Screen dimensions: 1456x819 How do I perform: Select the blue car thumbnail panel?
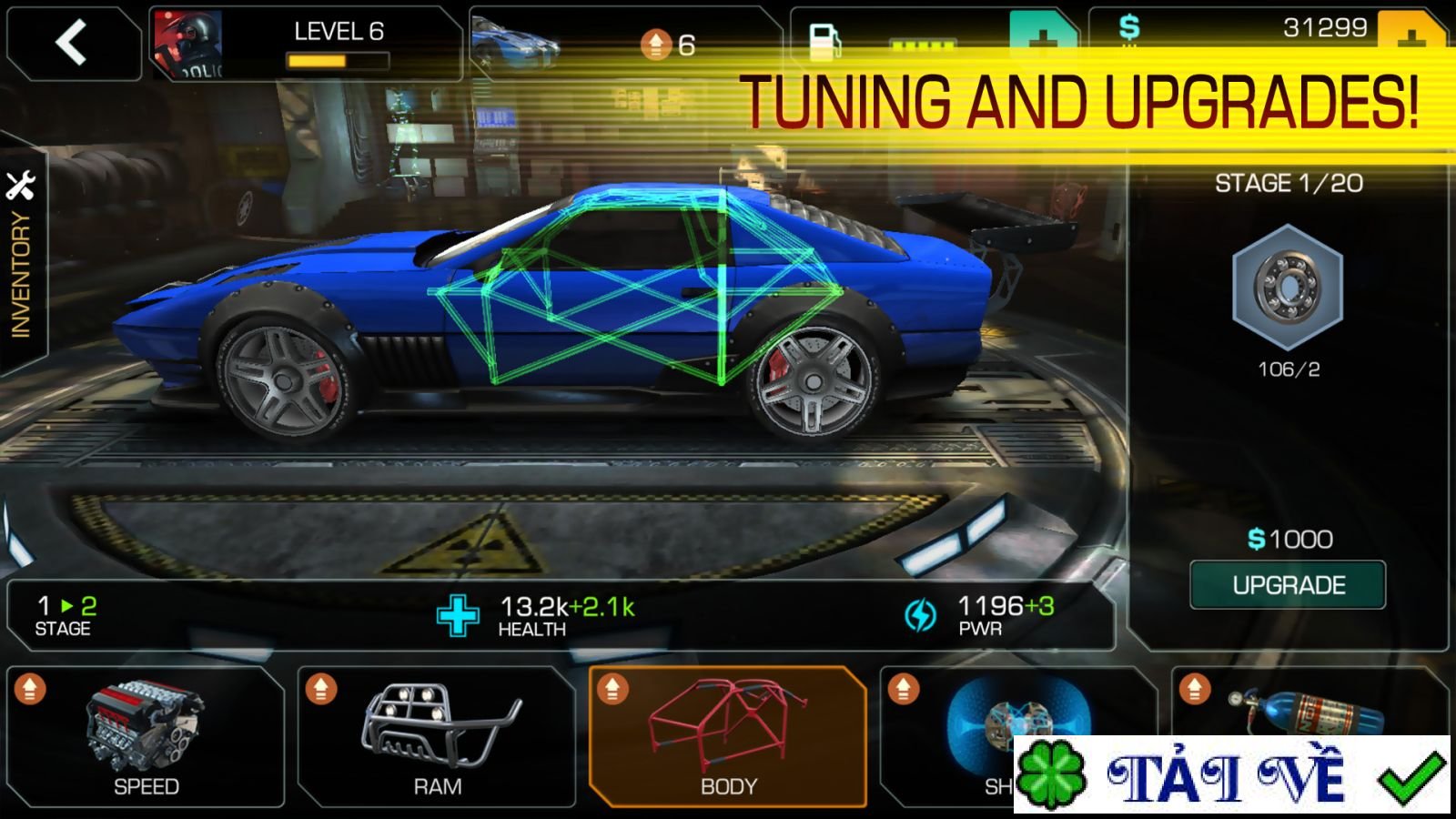(x=515, y=42)
